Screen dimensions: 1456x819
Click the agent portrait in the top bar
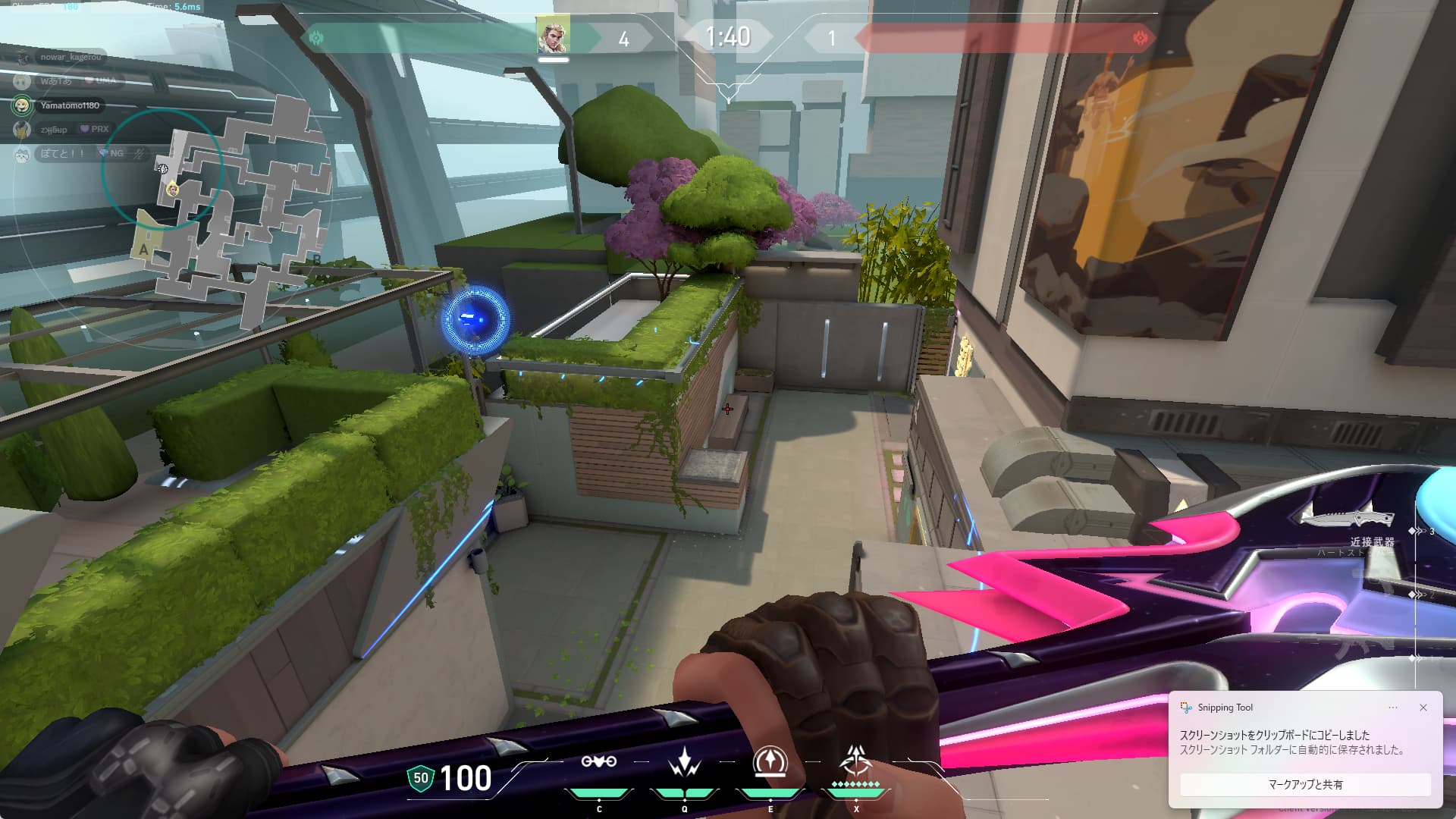553,36
